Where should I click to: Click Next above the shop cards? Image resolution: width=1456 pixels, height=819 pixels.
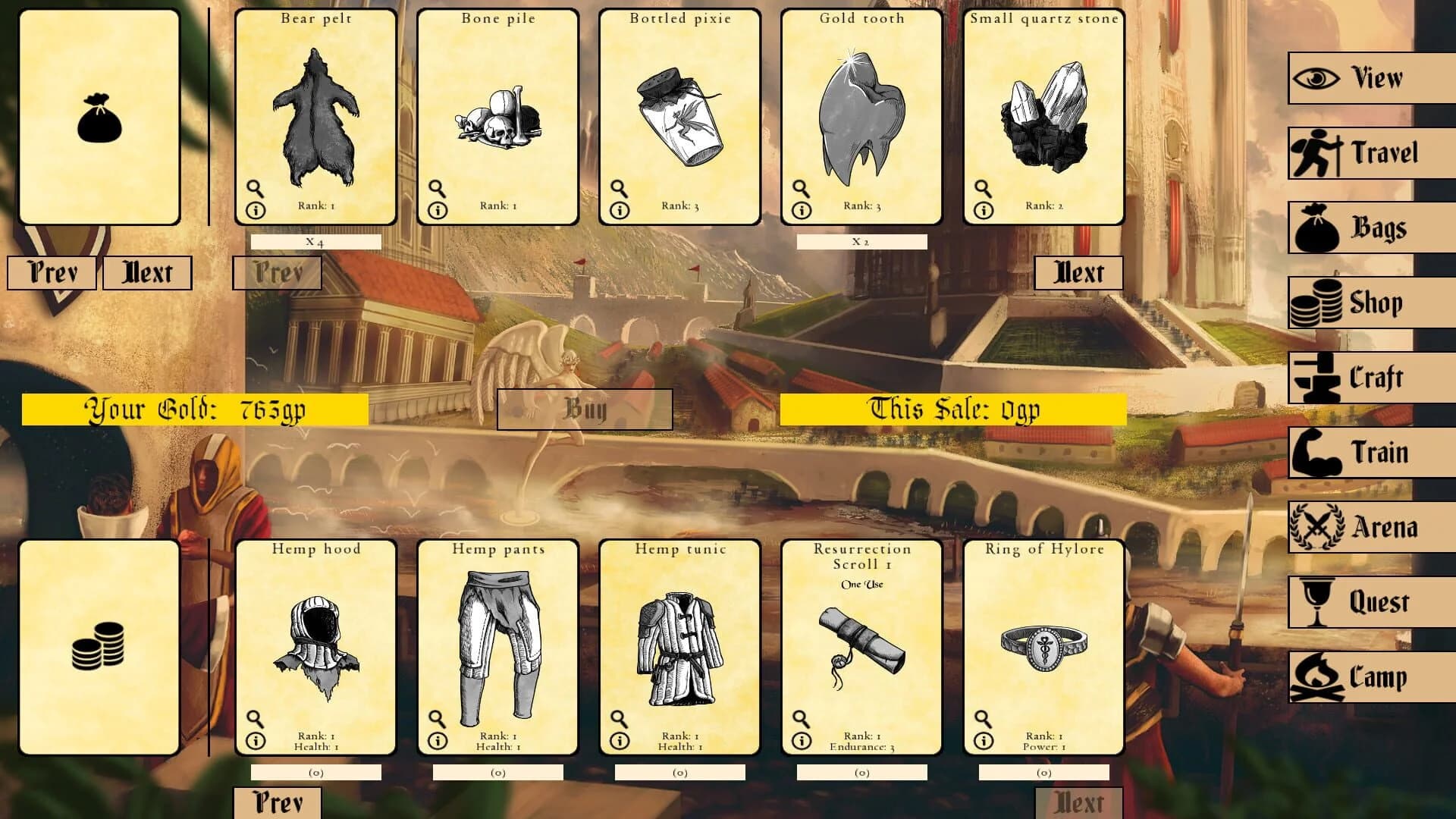pos(1078,271)
